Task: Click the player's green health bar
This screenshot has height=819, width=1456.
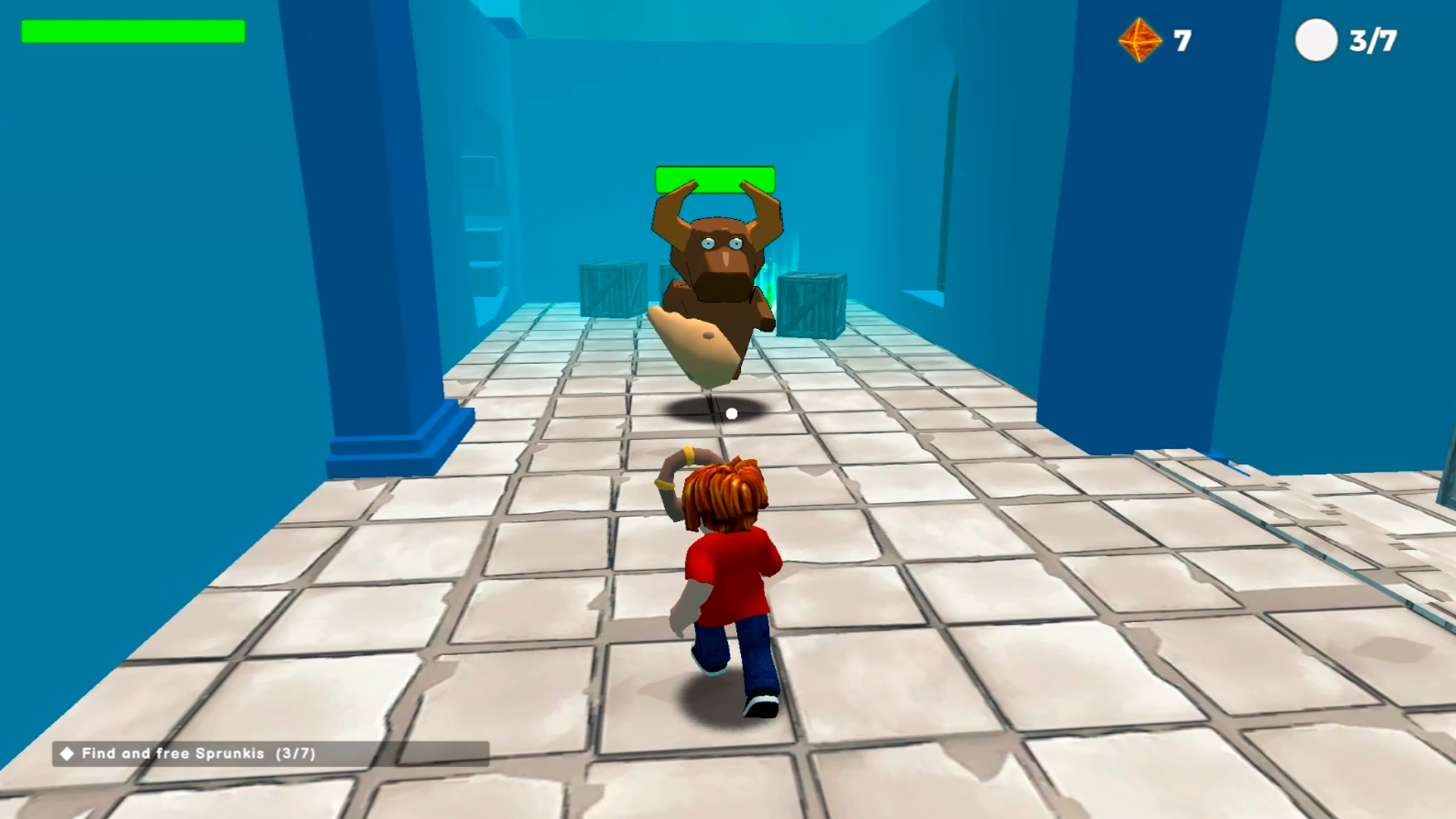Action: (133, 31)
